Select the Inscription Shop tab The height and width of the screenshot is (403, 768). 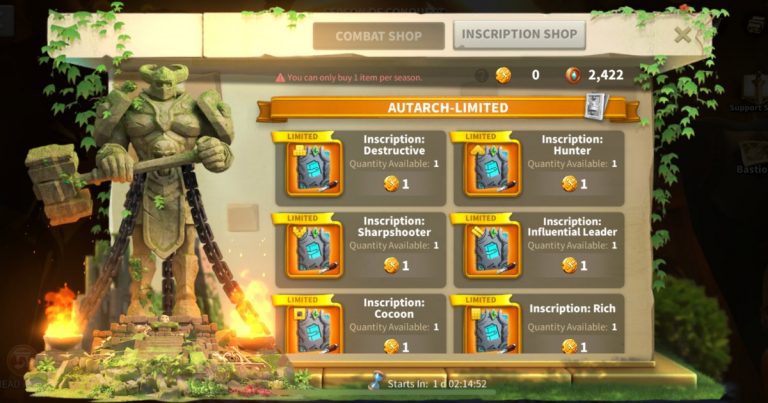(519, 35)
